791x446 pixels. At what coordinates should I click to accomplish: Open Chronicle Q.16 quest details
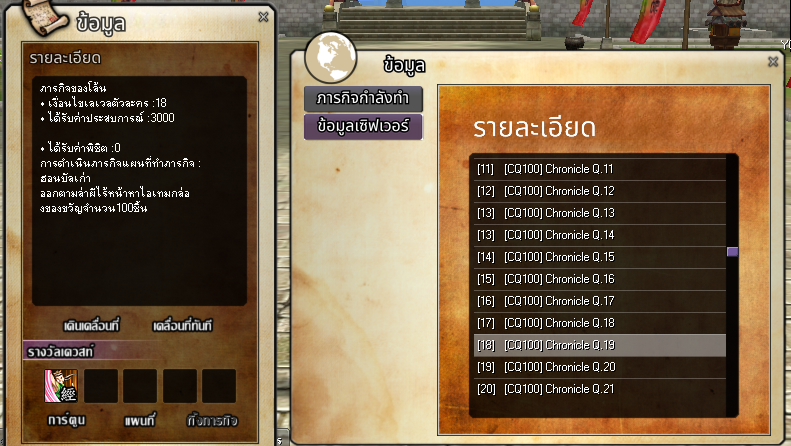[599, 279]
